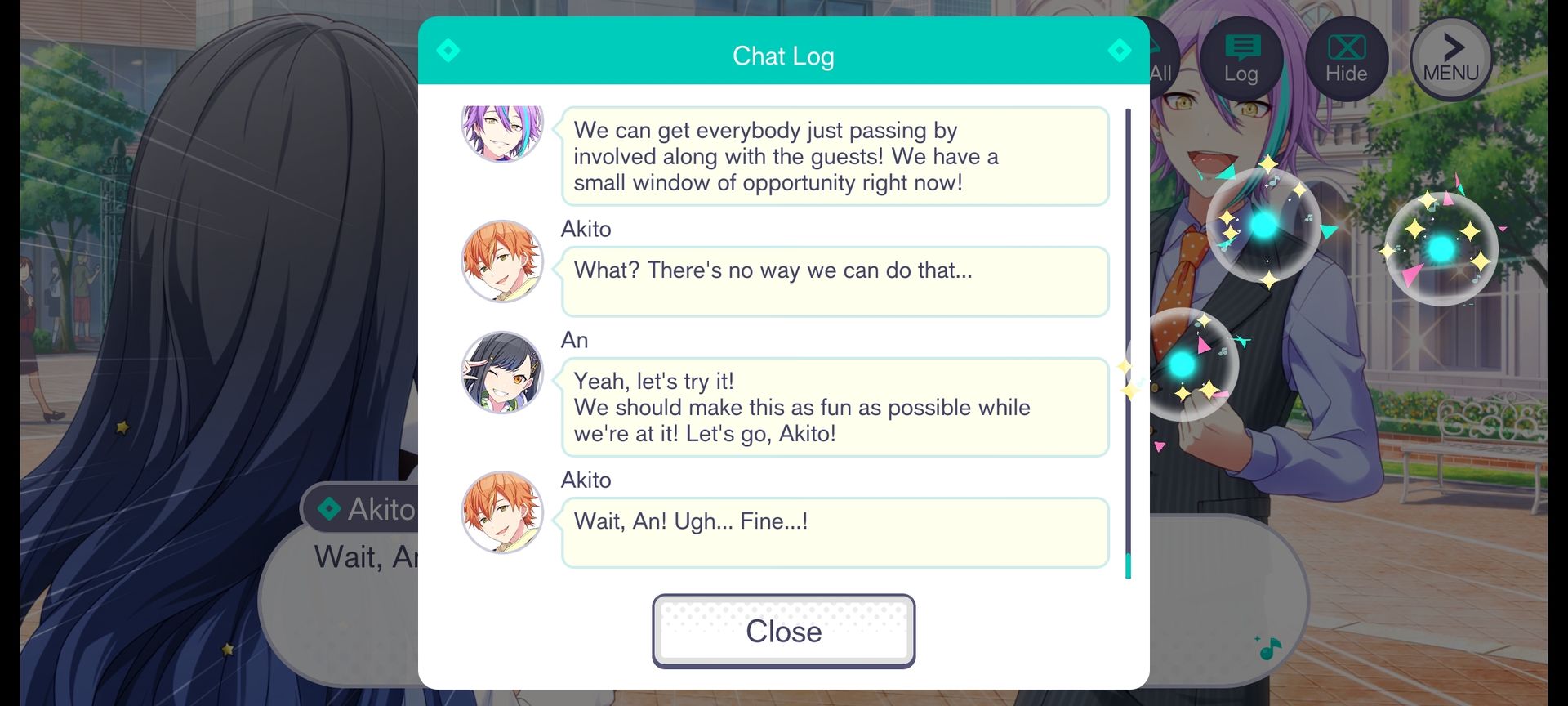Open the MENU button
This screenshot has height=706, width=1568.
[x=1451, y=59]
